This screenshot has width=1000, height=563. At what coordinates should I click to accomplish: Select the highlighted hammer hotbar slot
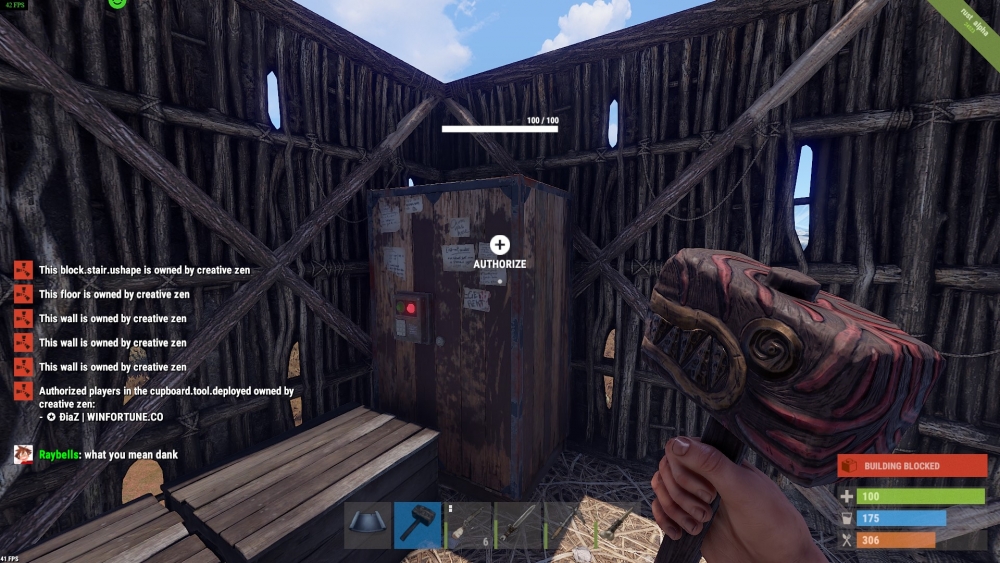(418, 525)
